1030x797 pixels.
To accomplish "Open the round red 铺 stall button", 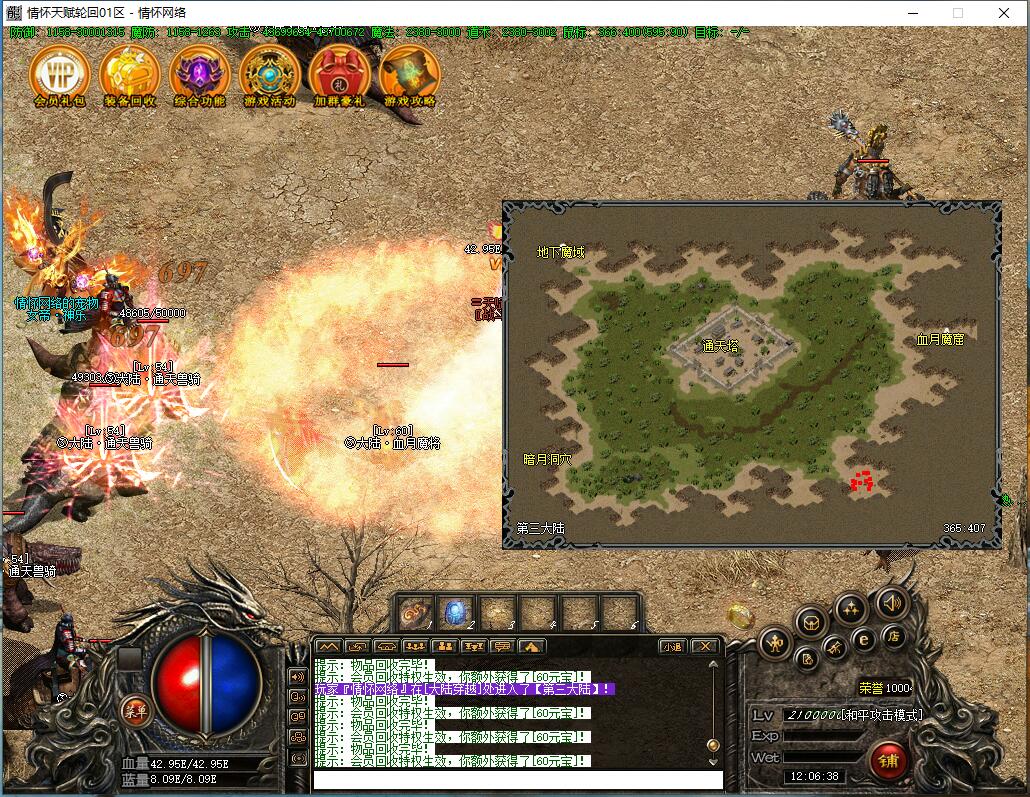I will click(x=888, y=760).
